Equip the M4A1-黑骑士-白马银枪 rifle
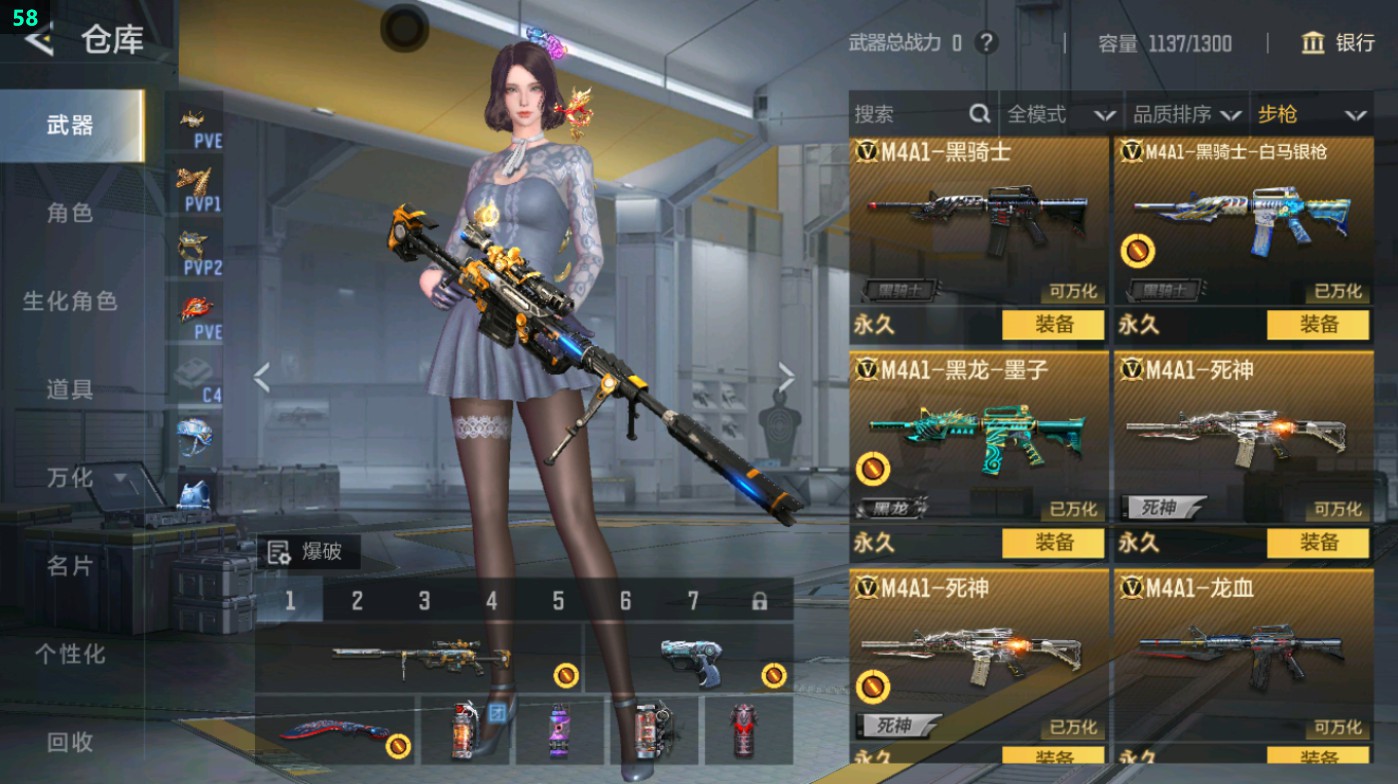 (x=1317, y=325)
